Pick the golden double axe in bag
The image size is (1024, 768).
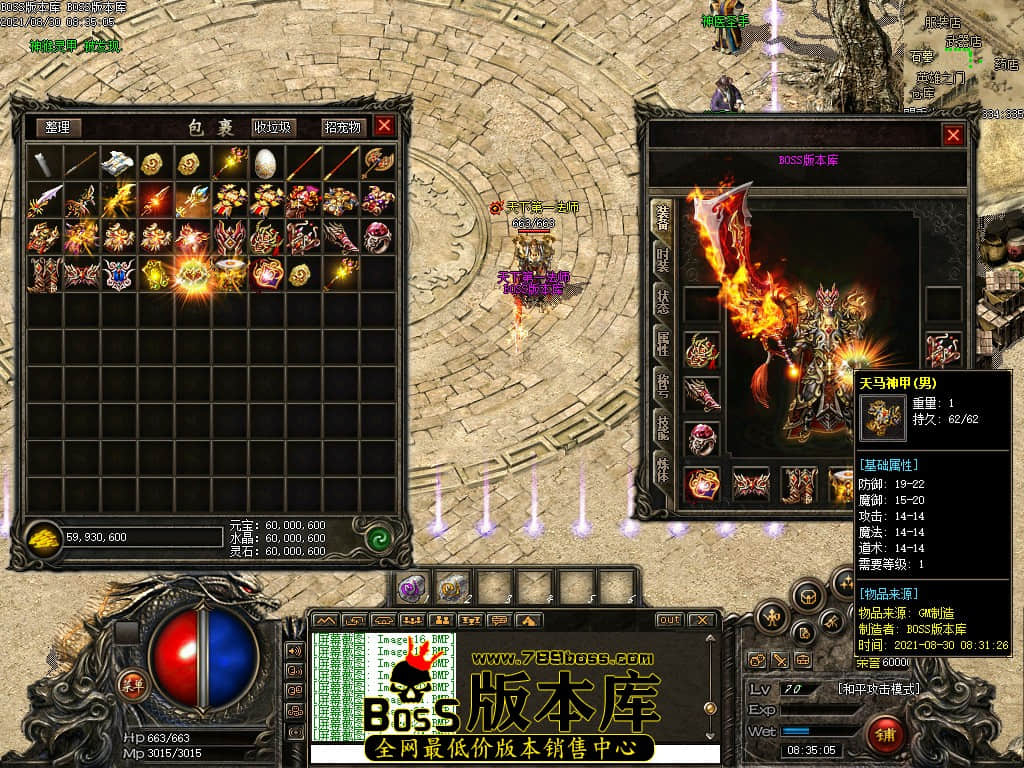(377, 163)
